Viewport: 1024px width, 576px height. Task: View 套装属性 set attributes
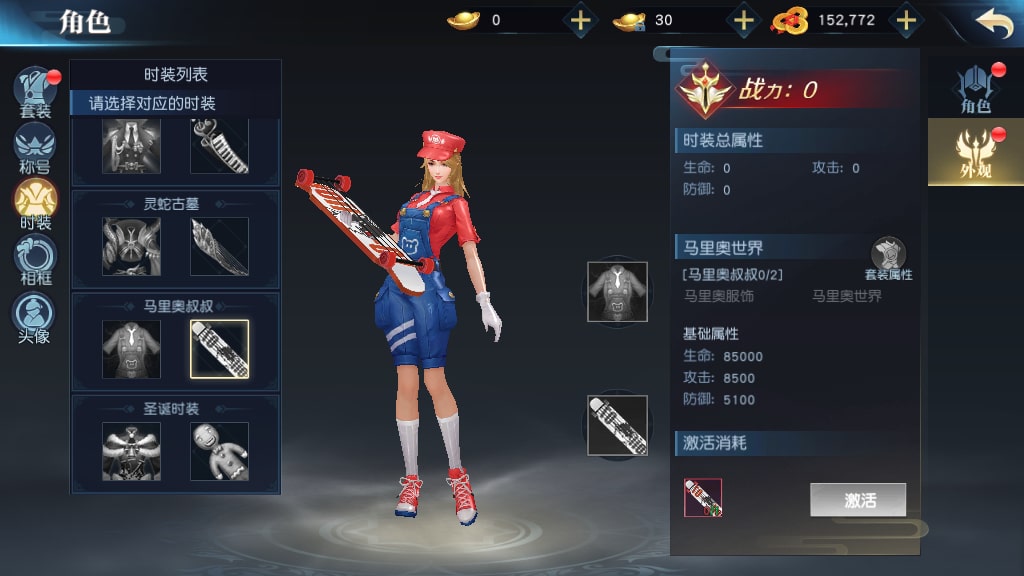point(888,258)
